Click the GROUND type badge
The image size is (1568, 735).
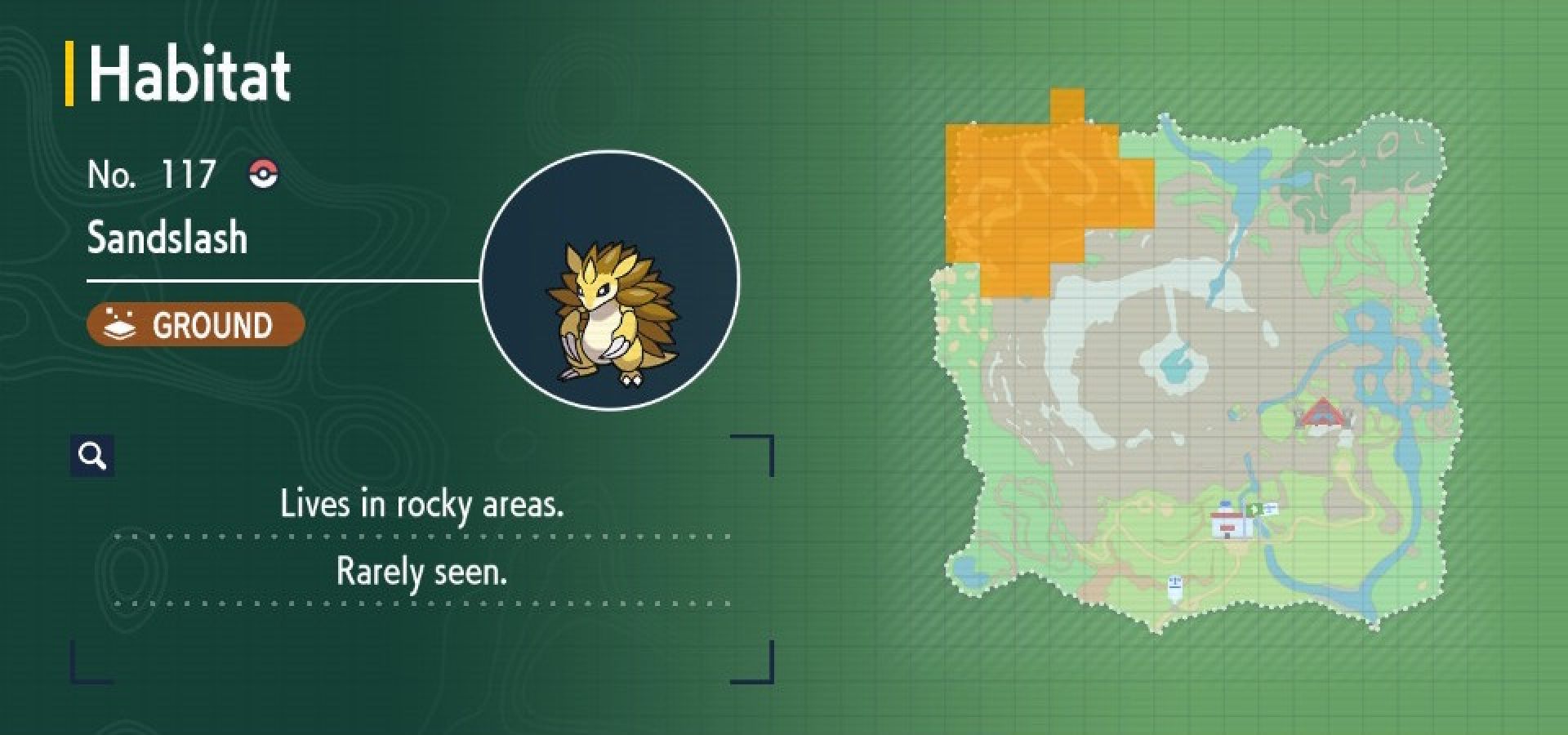tap(196, 324)
